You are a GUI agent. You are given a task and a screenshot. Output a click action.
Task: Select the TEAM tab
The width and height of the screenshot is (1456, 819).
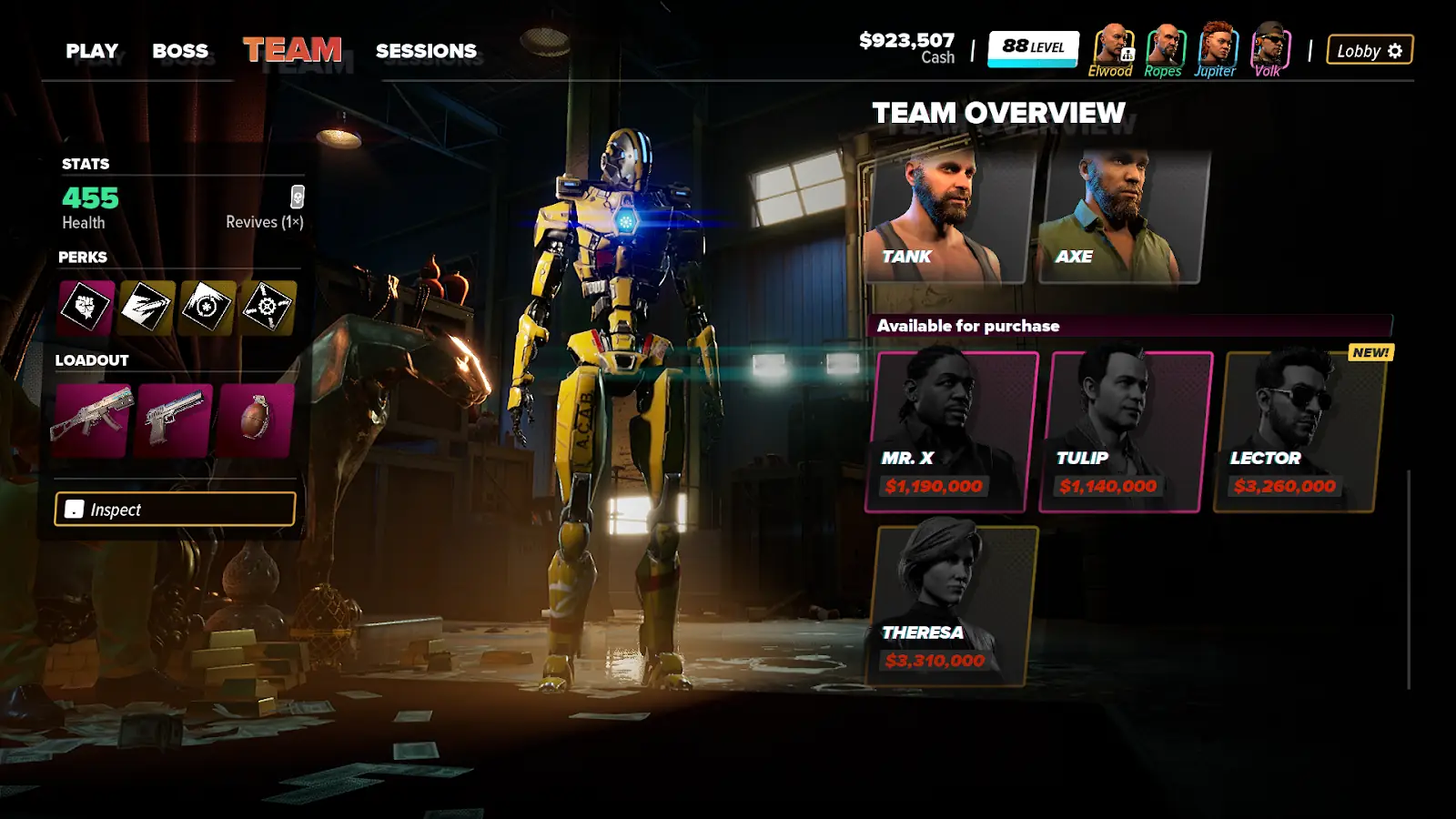292,50
